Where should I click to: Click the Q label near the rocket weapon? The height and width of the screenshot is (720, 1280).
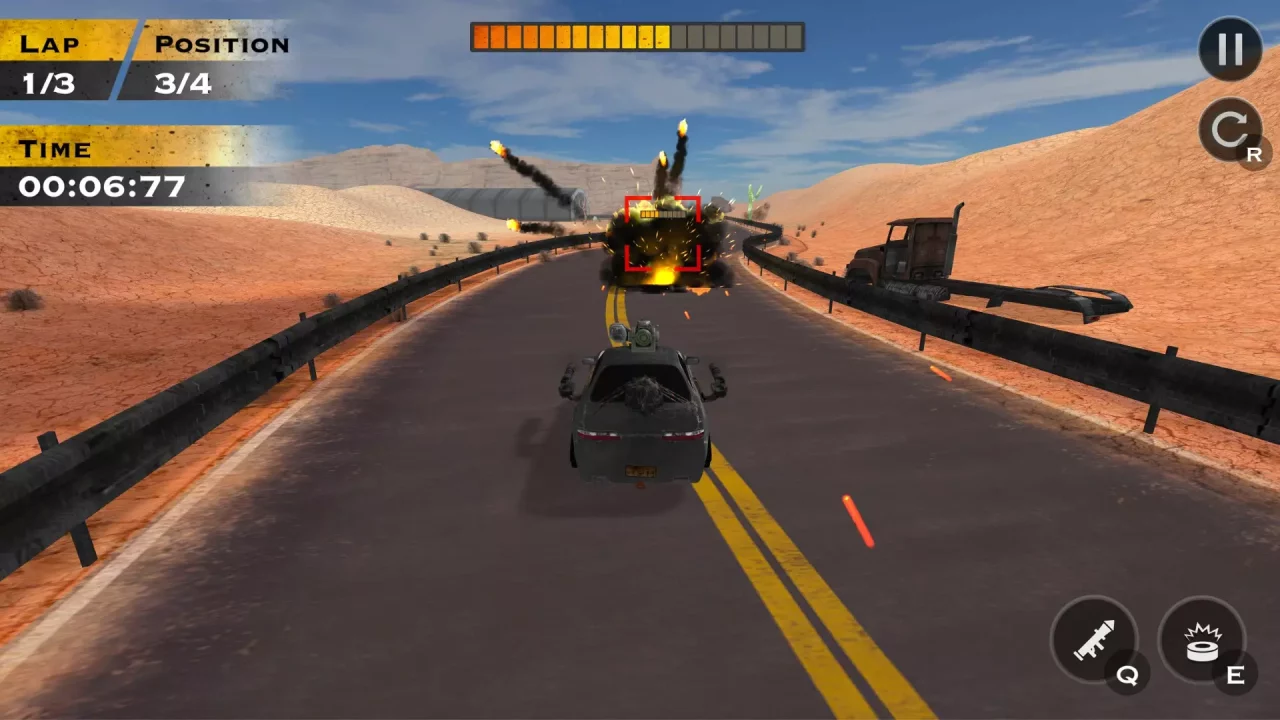coord(1128,676)
